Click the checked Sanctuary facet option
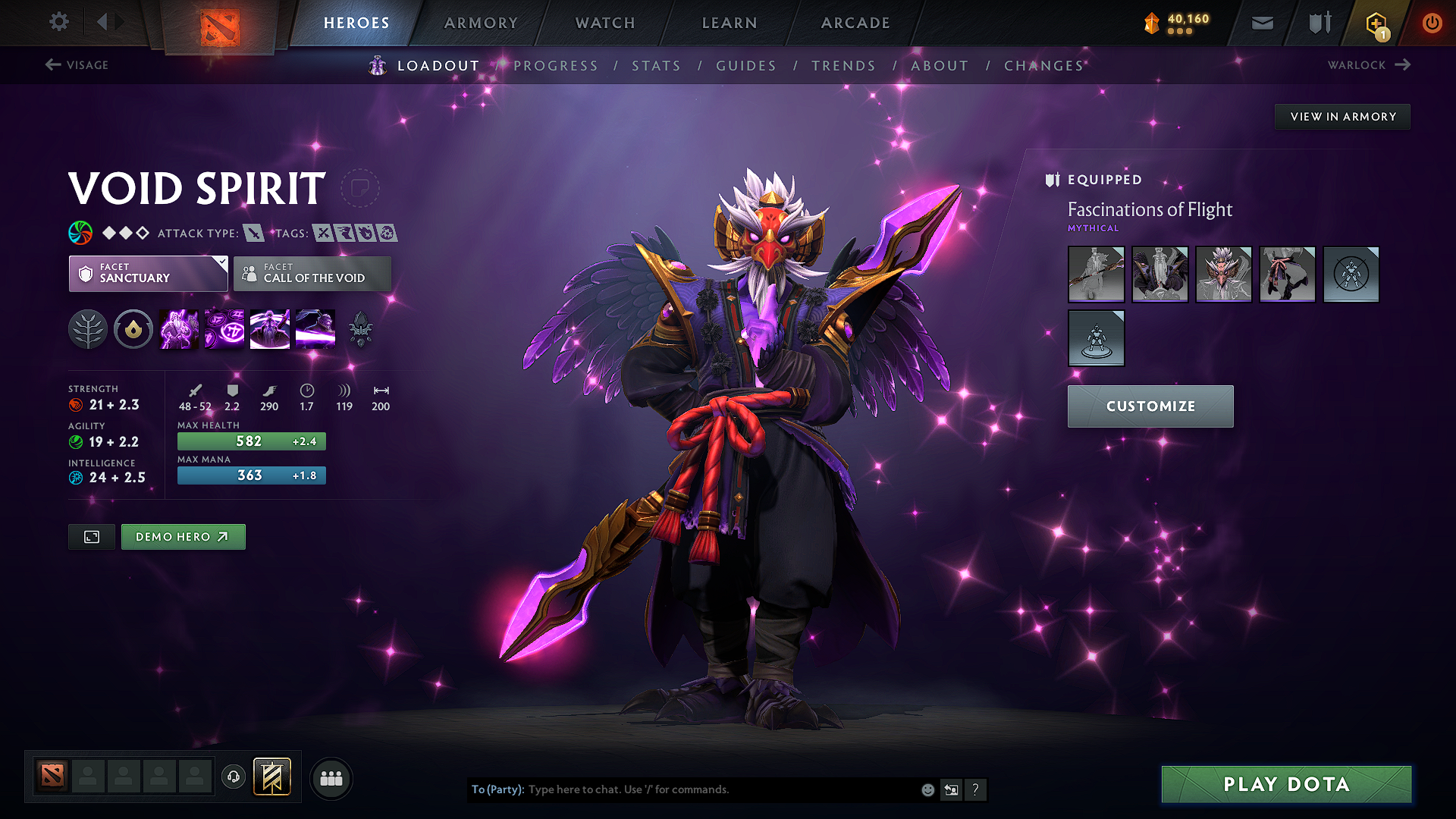This screenshot has width=1456, height=819. (148, 274)
